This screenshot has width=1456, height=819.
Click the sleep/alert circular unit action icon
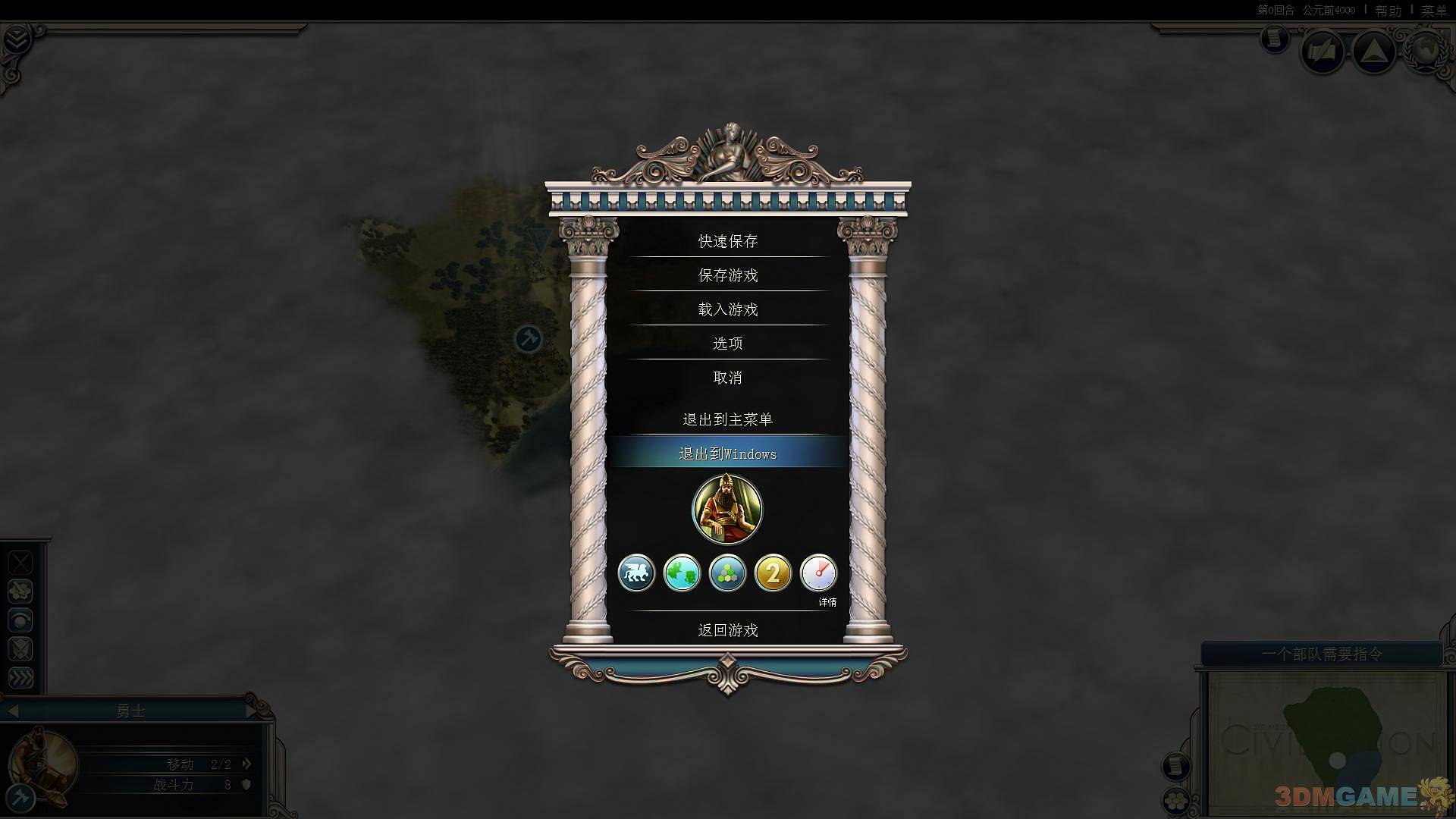point(20,620)
